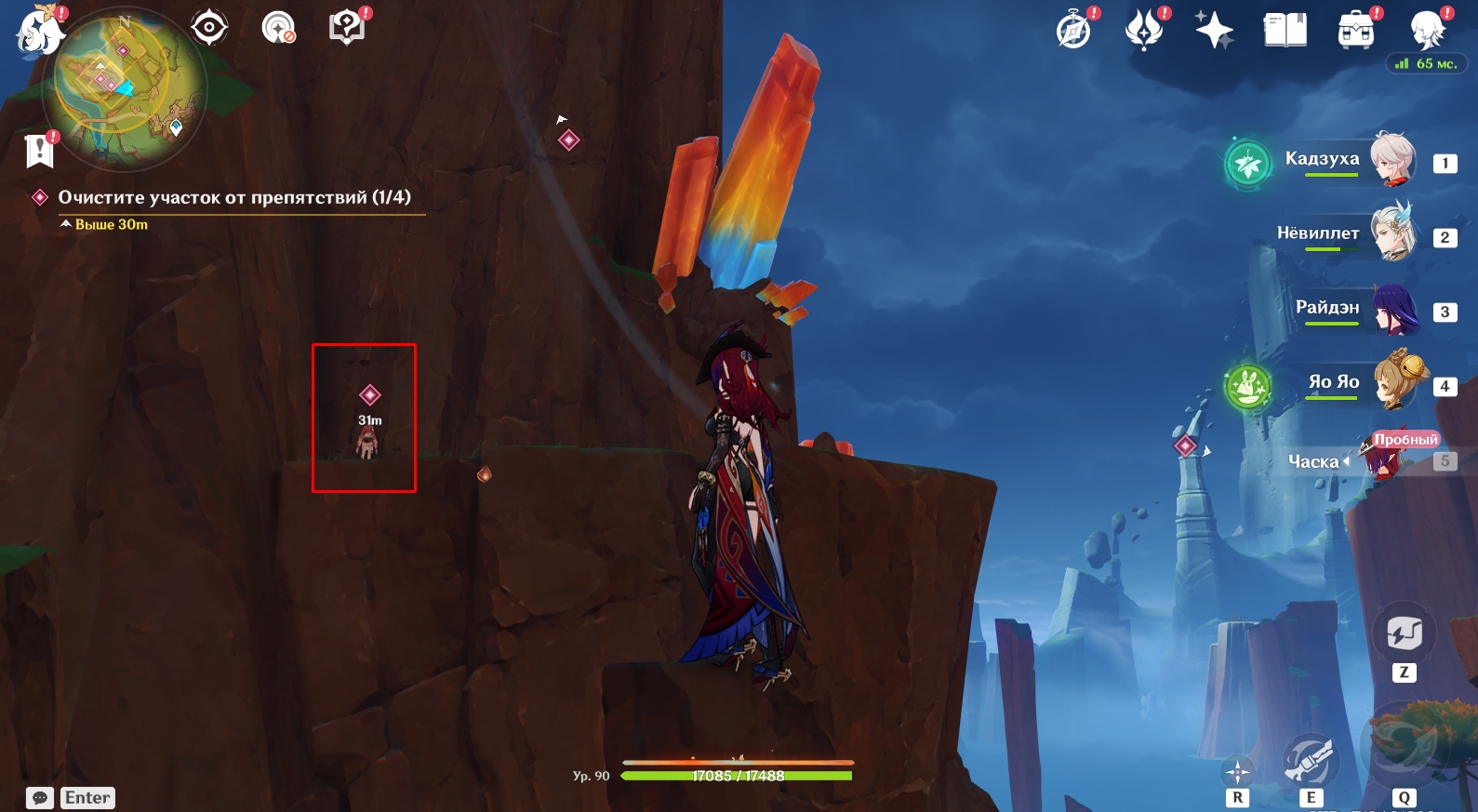Image resolution: width=1478 pixels, height=812 pixels.
Task: Open the events compass icon
Action: point(1073,30)
